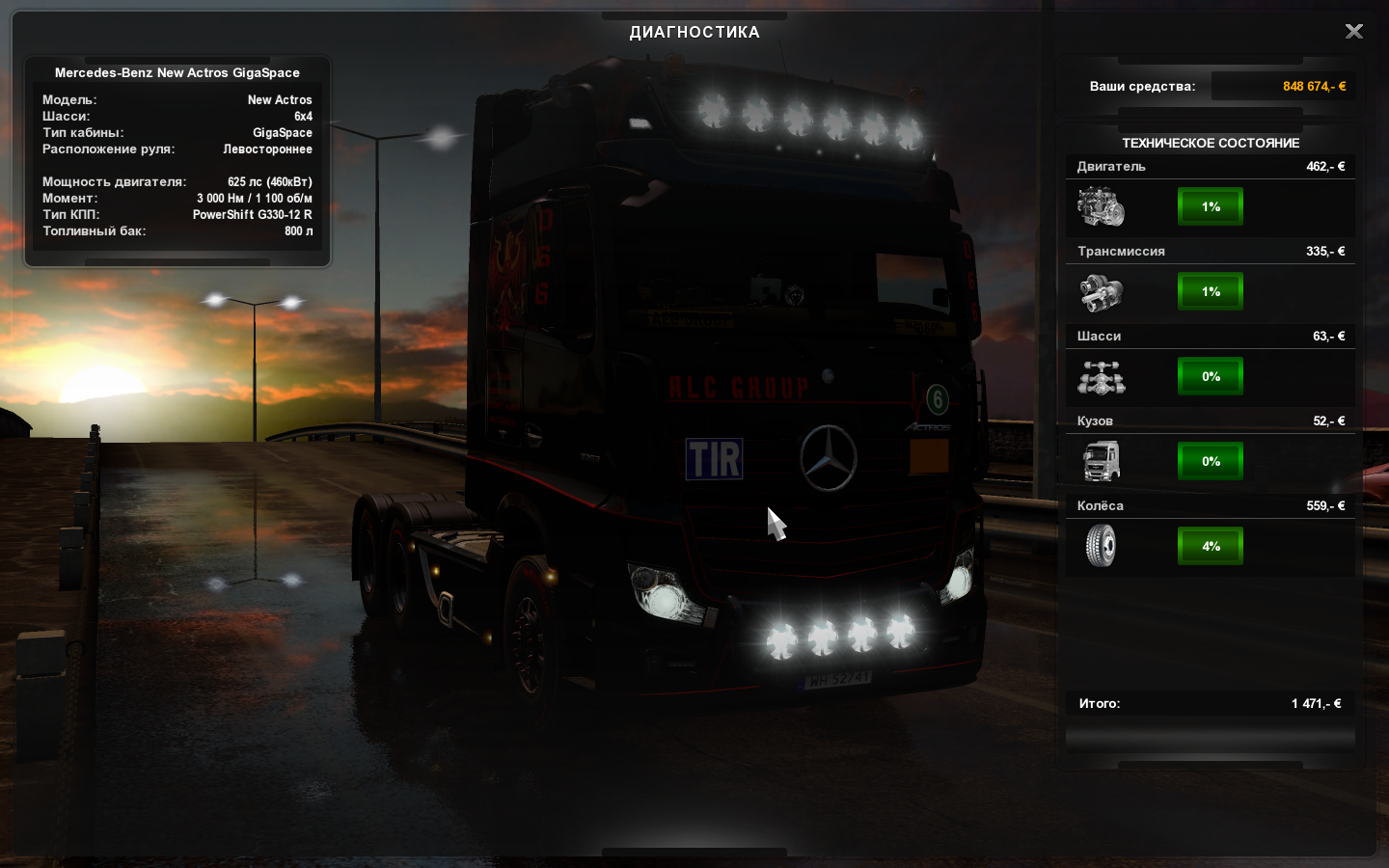Select the transmission wear 1% button

click(x=1211, y=291)
